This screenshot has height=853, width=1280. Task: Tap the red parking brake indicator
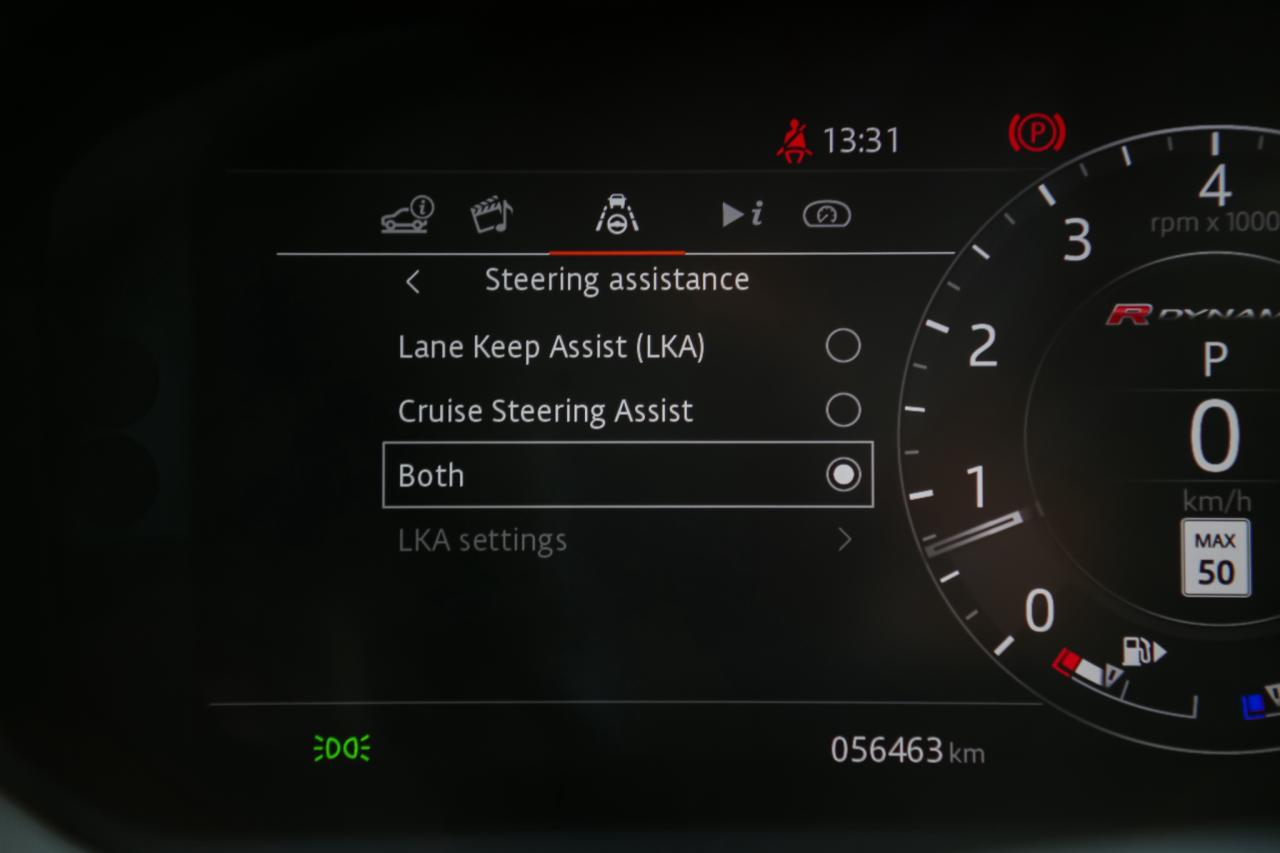pos(1037,131)
